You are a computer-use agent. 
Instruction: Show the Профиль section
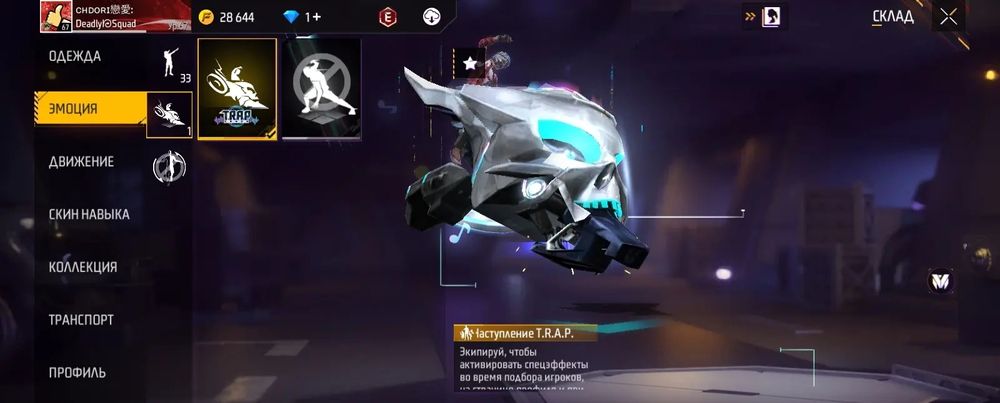(77, 373)
